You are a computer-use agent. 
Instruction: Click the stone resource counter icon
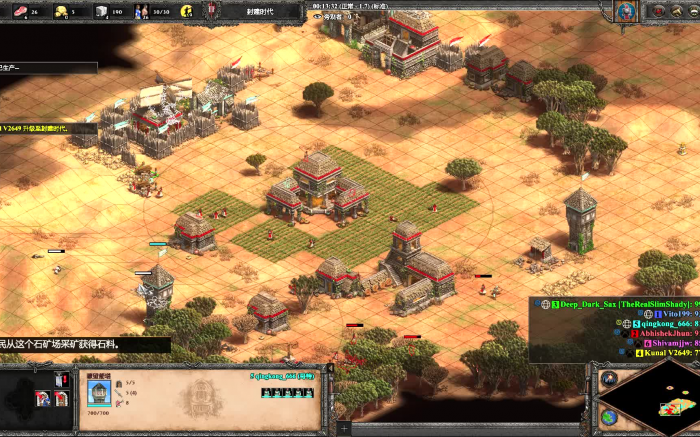[101, 11]
